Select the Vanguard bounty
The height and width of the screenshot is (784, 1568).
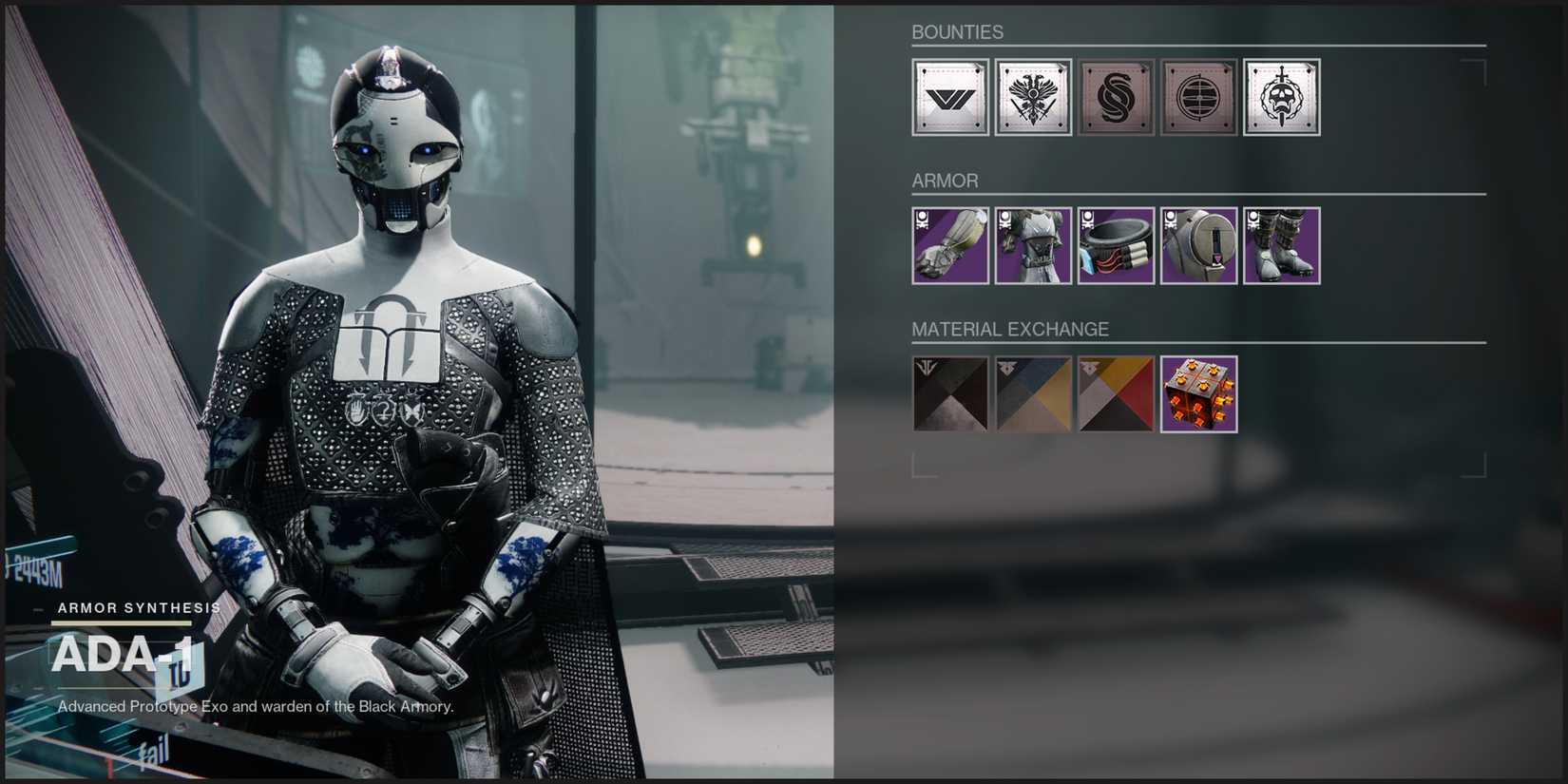pyautogui.click(x=949, y=96)
